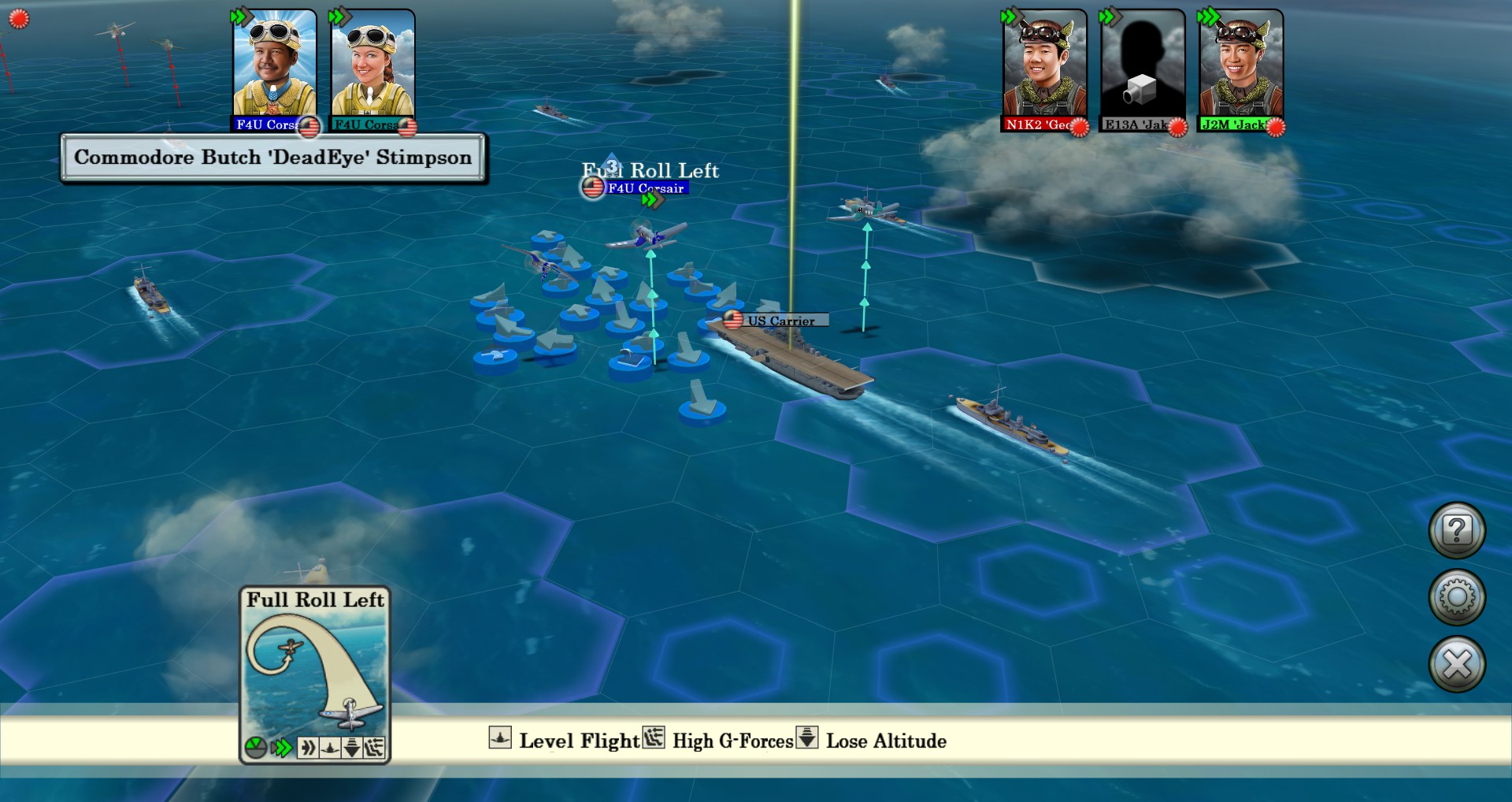The image size is (1512, 802).
Task: Choose the N1K2 George enemy pilot portrait
Action: [1044, 65]
